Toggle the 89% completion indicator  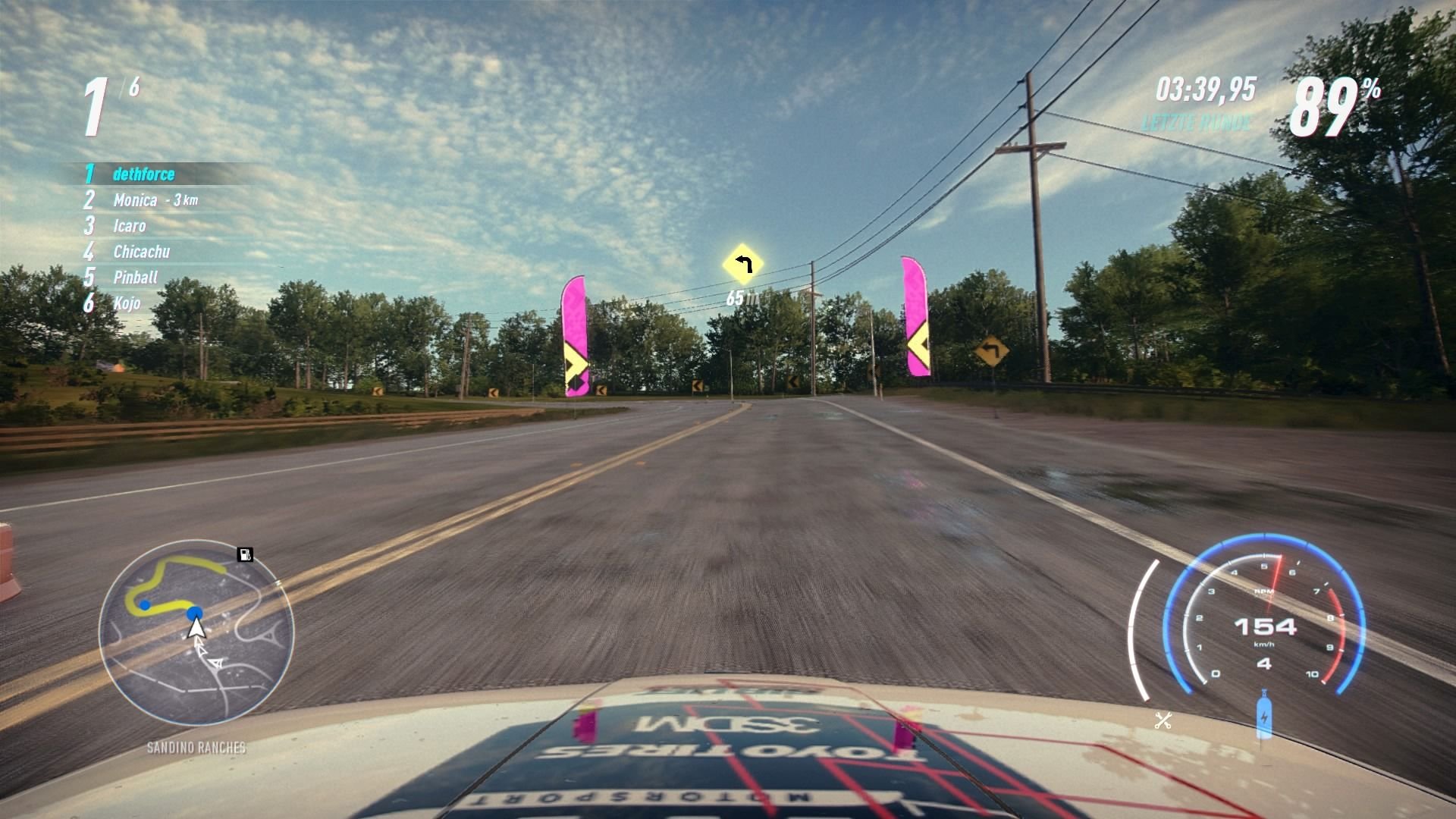coord(1331,102)
